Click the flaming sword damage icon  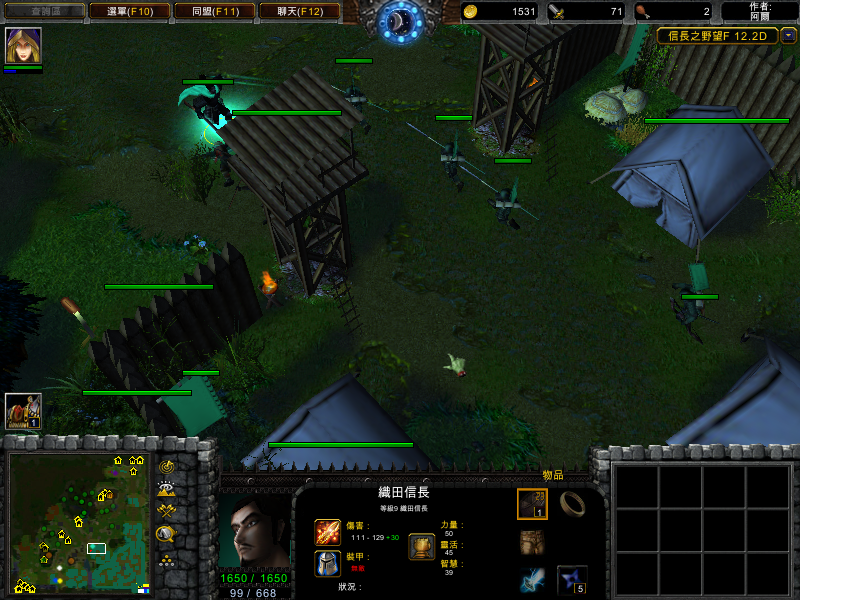click(x=328, y=532)
